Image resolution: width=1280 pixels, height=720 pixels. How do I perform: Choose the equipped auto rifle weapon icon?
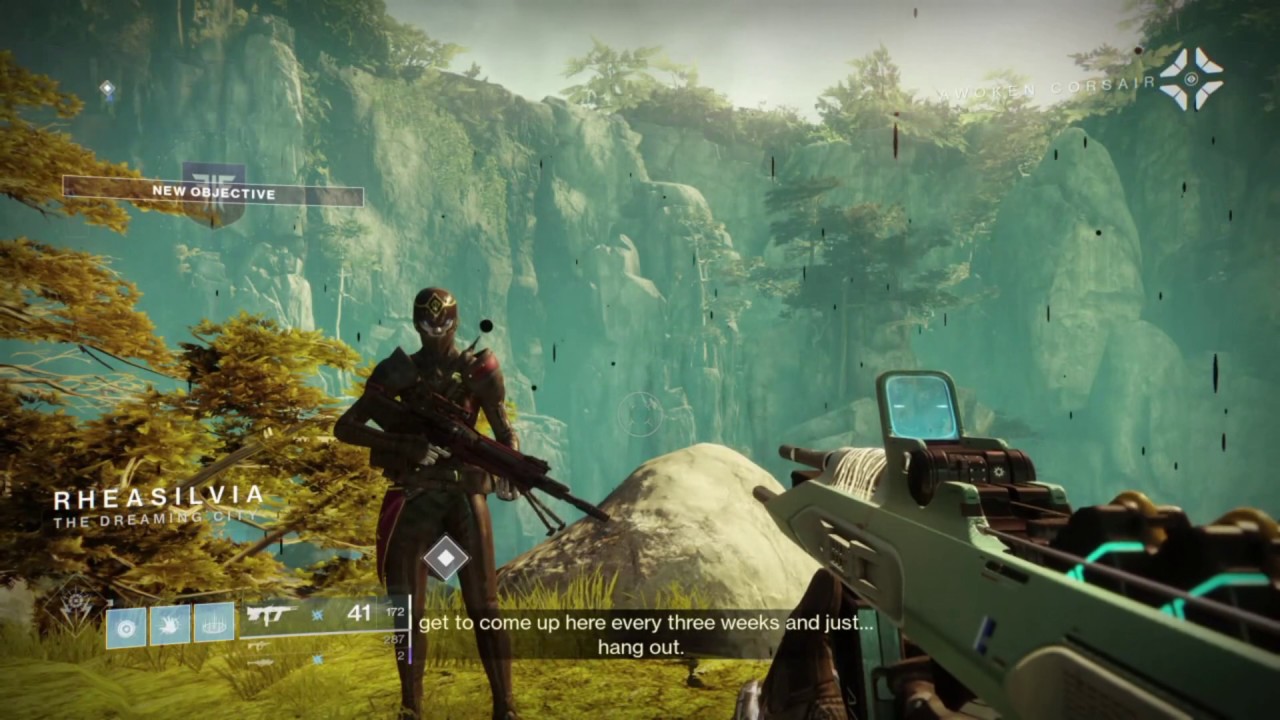click(272, 613)
